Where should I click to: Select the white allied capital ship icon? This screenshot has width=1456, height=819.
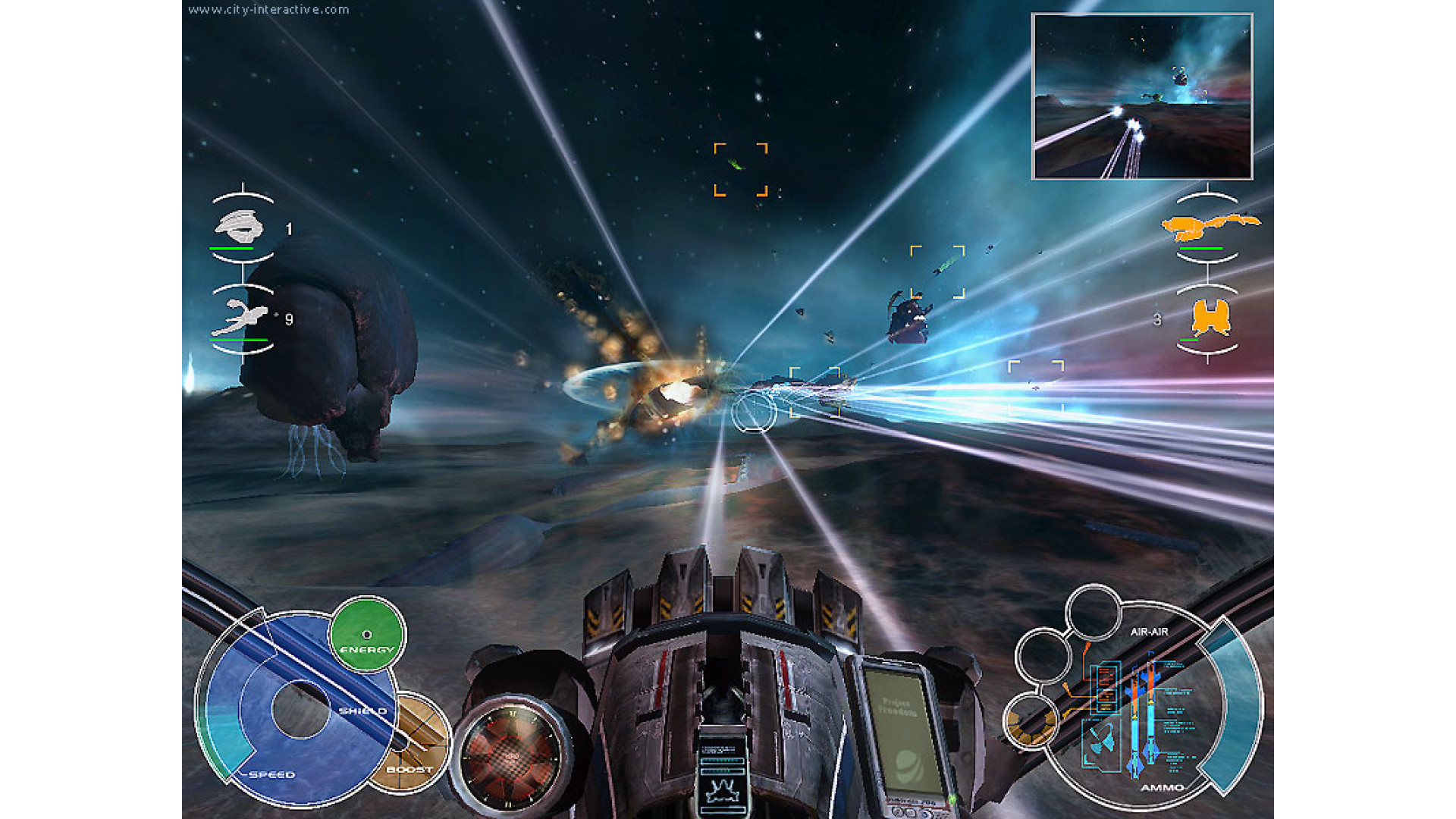coord(240,225)
